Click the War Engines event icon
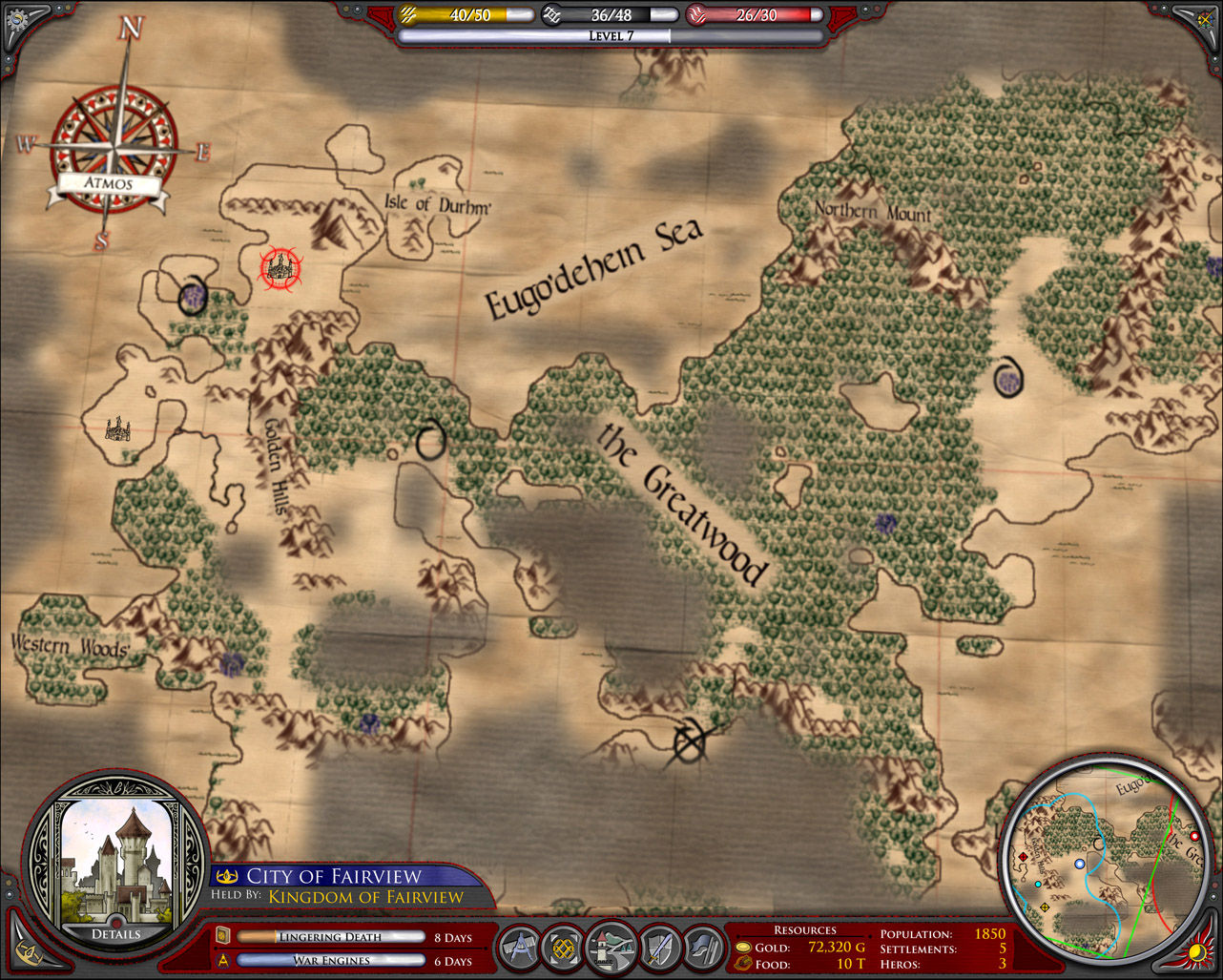Image resolution: width=1223 pixels, height=980 pixels. [x=222, y=960]
